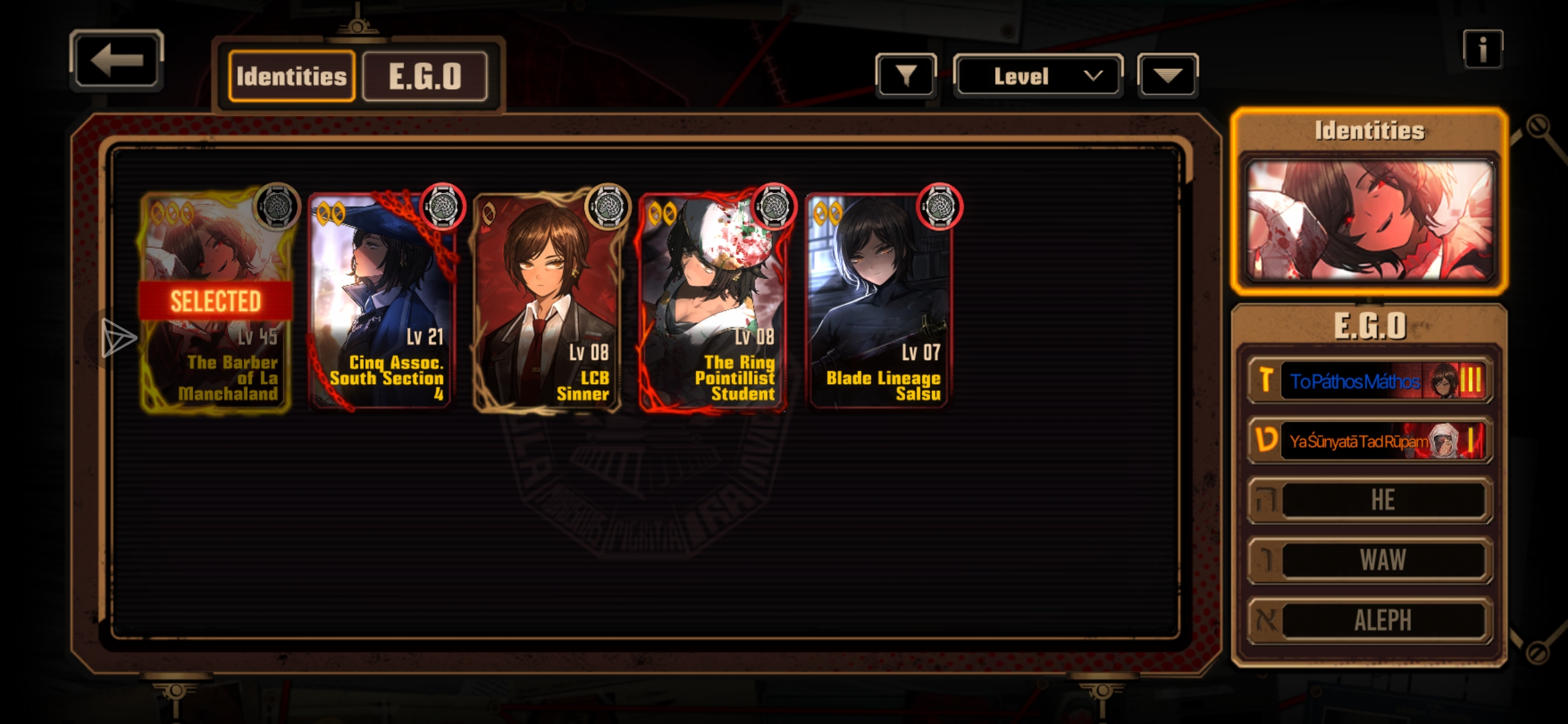The image size is (1568, 724).
Task: Open the Ya Śūnyatā Tad Rūpam E.G.O slot
Action: click(x=1370, y=440)
